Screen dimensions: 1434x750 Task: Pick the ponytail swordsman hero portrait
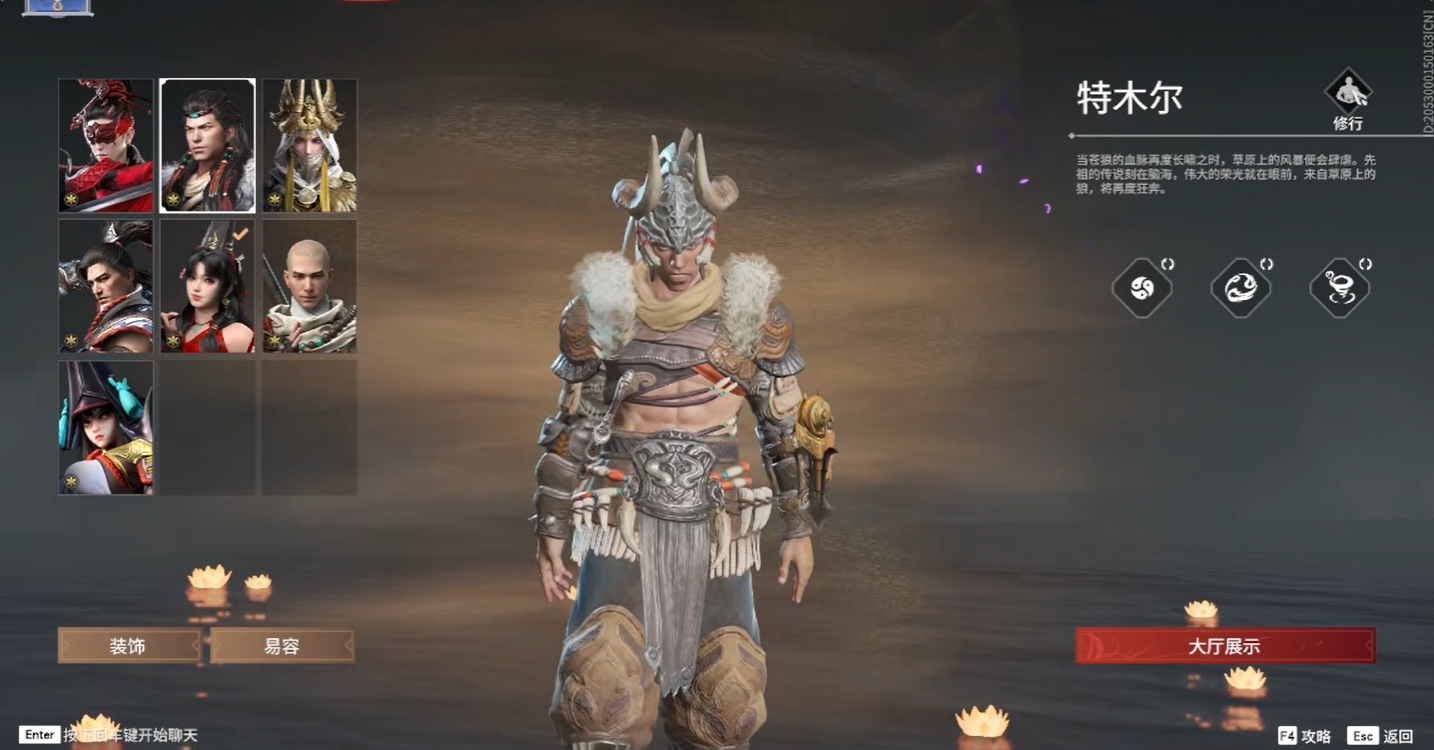[106, 286]
